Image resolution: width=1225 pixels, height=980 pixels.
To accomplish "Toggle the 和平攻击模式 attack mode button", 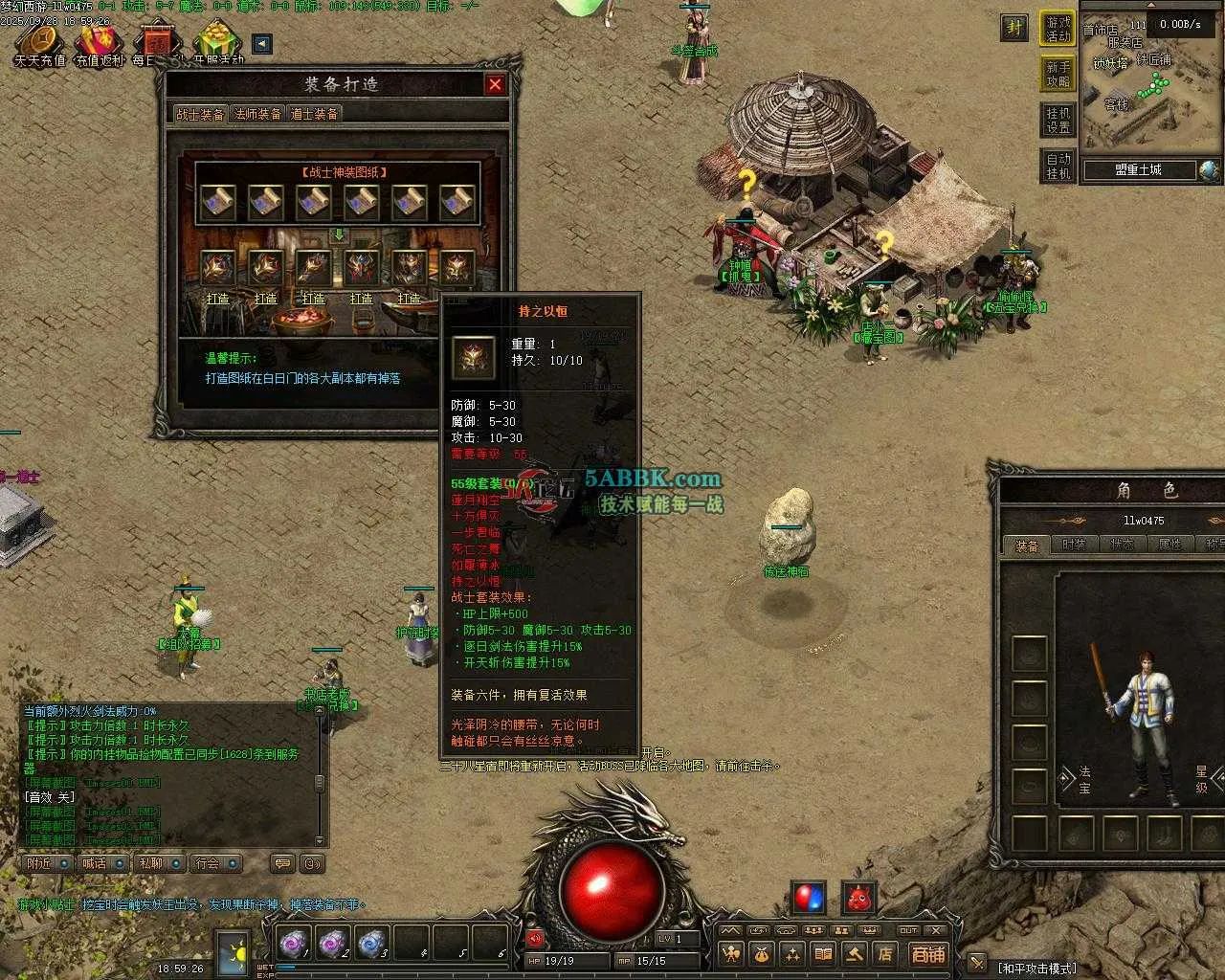I will 1038,968.
